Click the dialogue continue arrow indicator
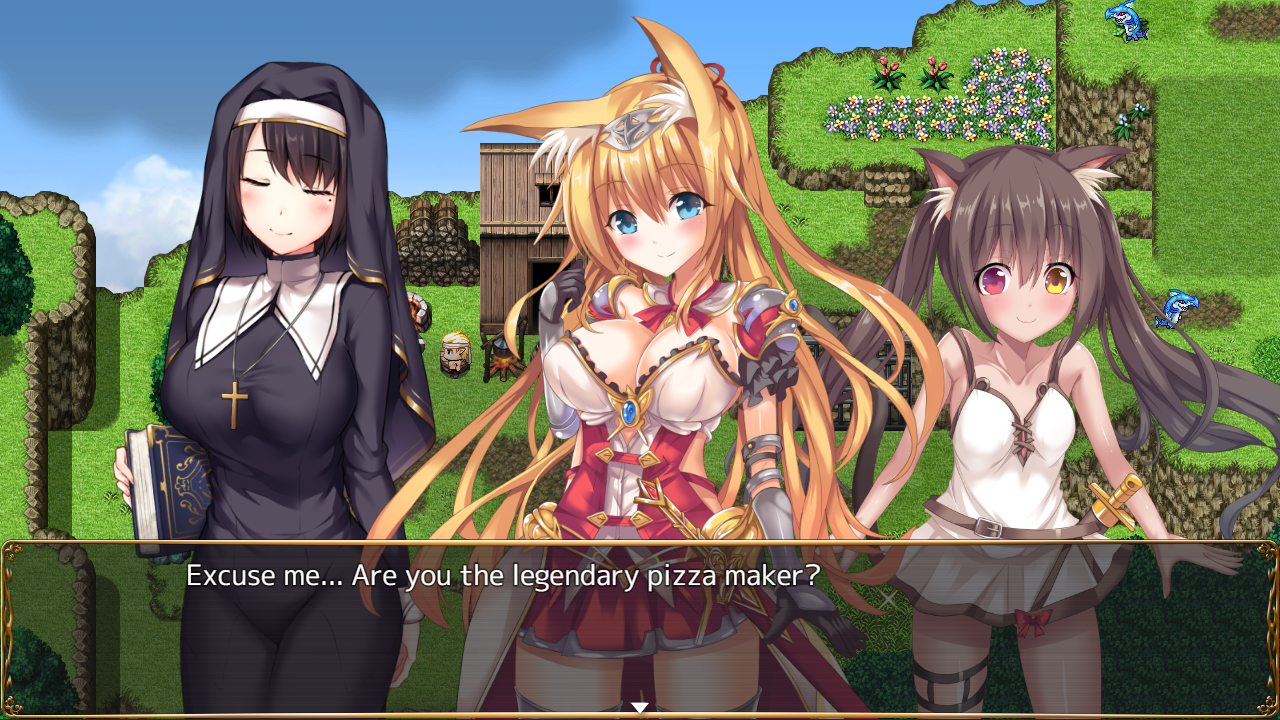Image resolution: width=1280 pixels, height=720 pixels. [x=640, y=708]
